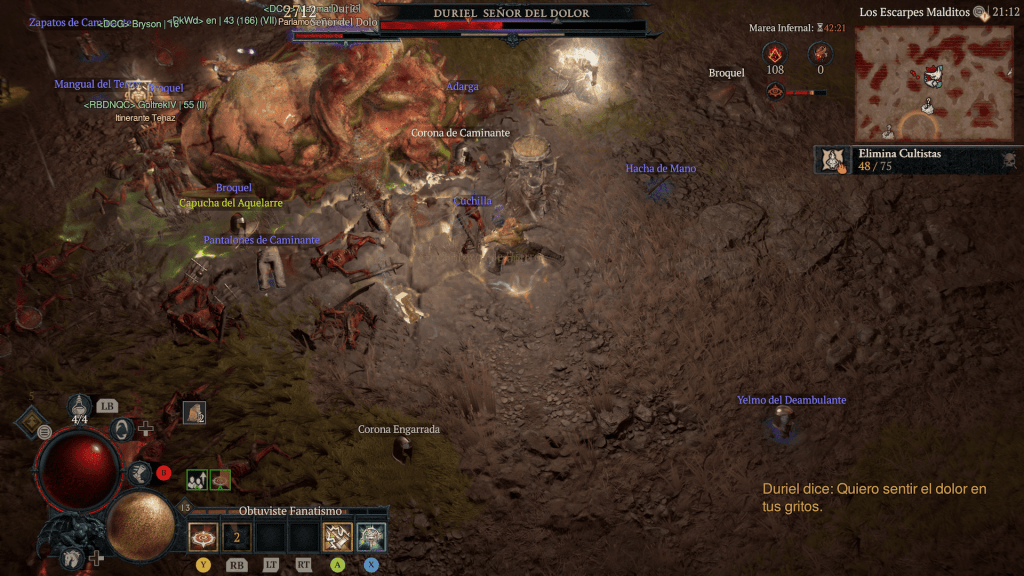Click the swirl ability icon above health orb
The width and height of the screenshot is (1024, 576).
pos(122,431)
